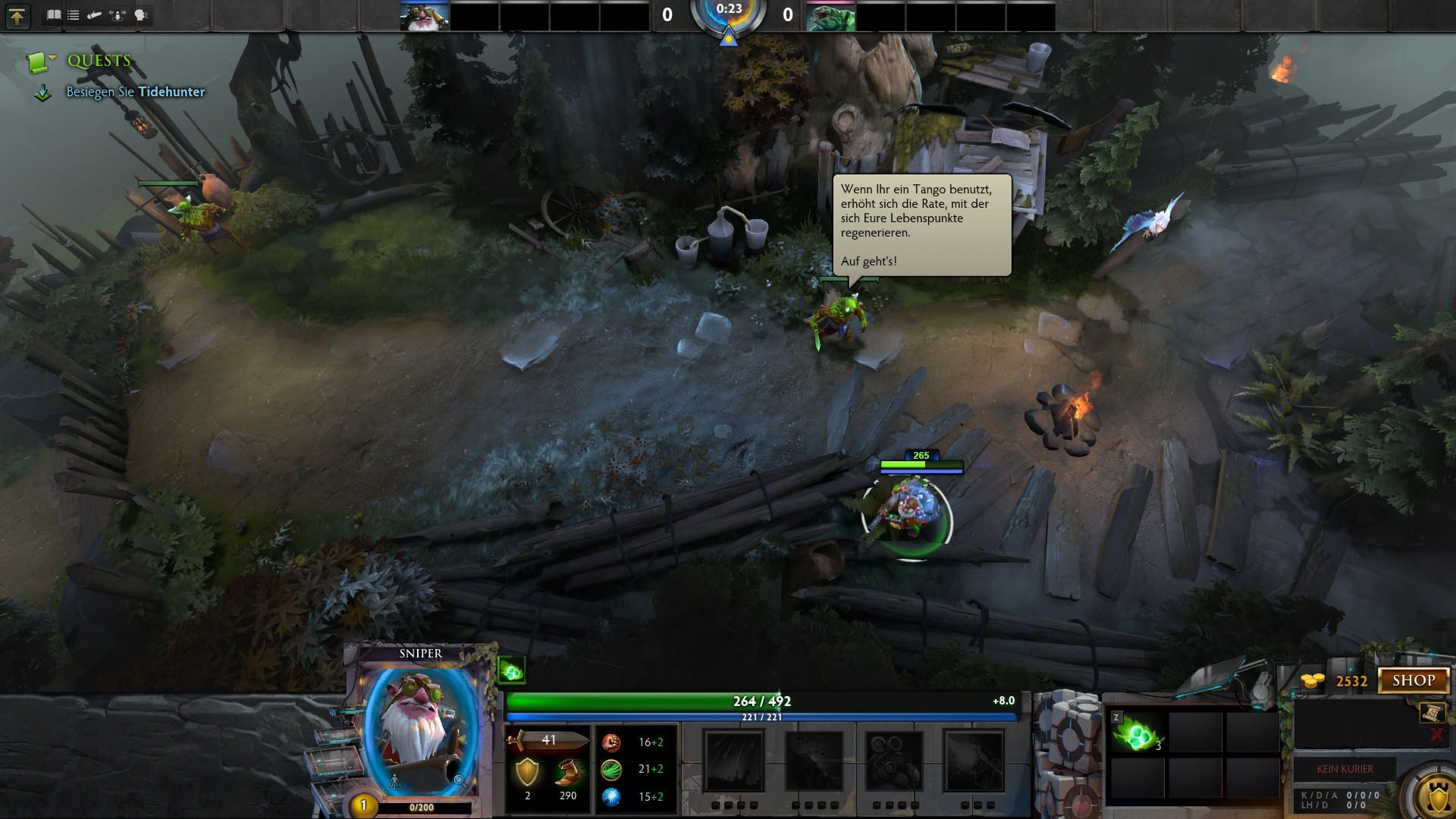Collapse the QUESTS tracker scroll
This screenshot has width=1456, height=819.
click(x=38, y=61)
